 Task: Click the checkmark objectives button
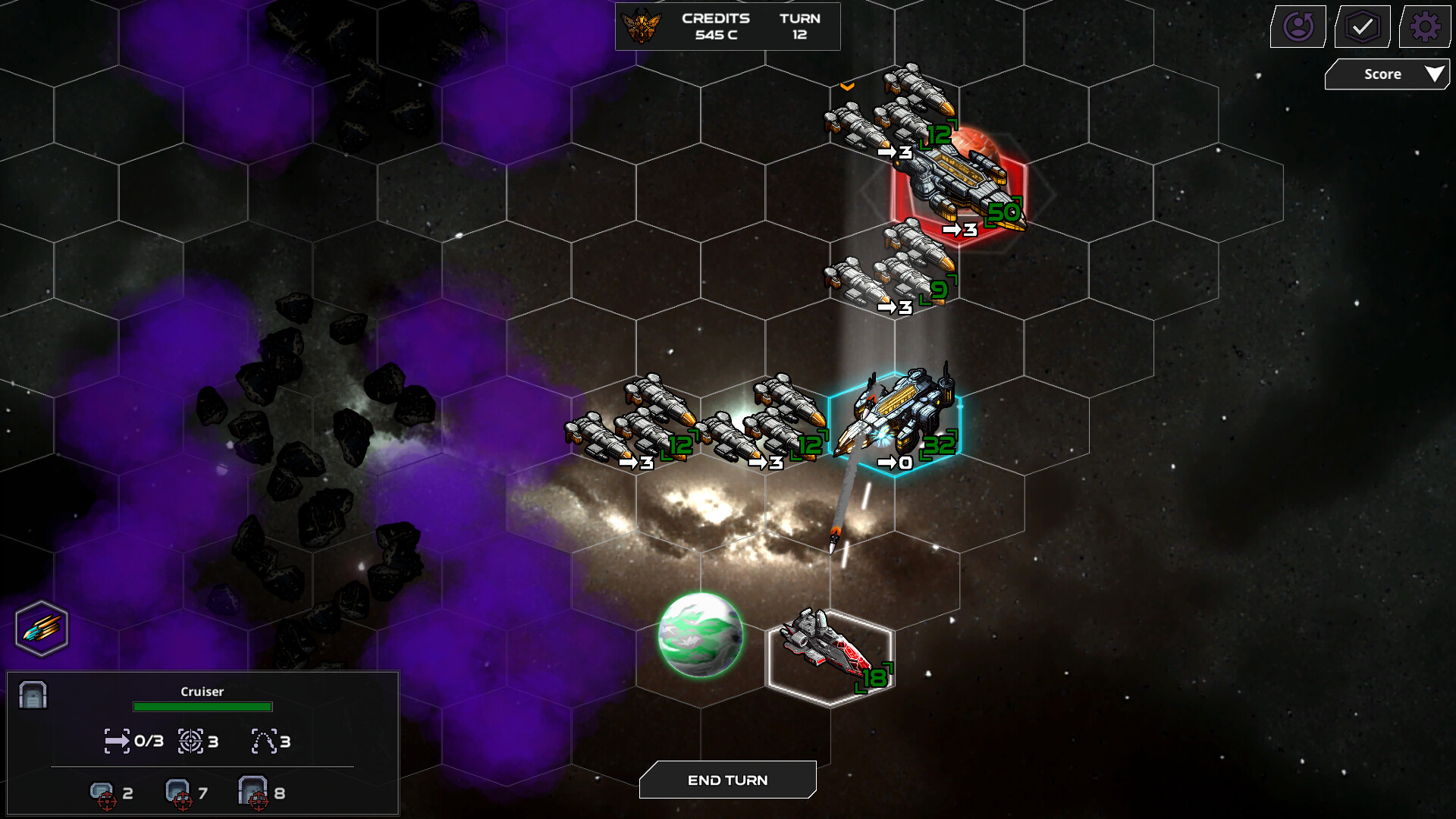pyautogui.click(x=1362, y=27)
